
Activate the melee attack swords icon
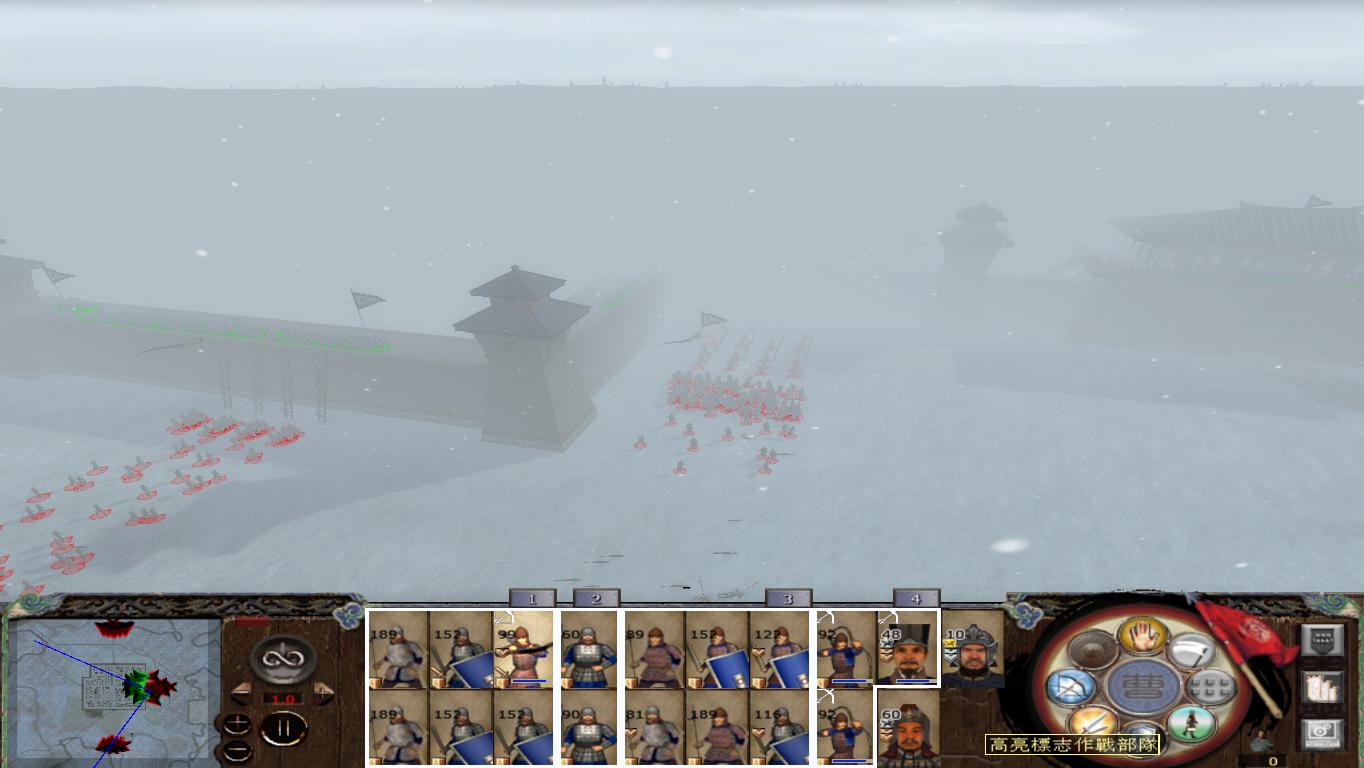(x=1092, y=722)
